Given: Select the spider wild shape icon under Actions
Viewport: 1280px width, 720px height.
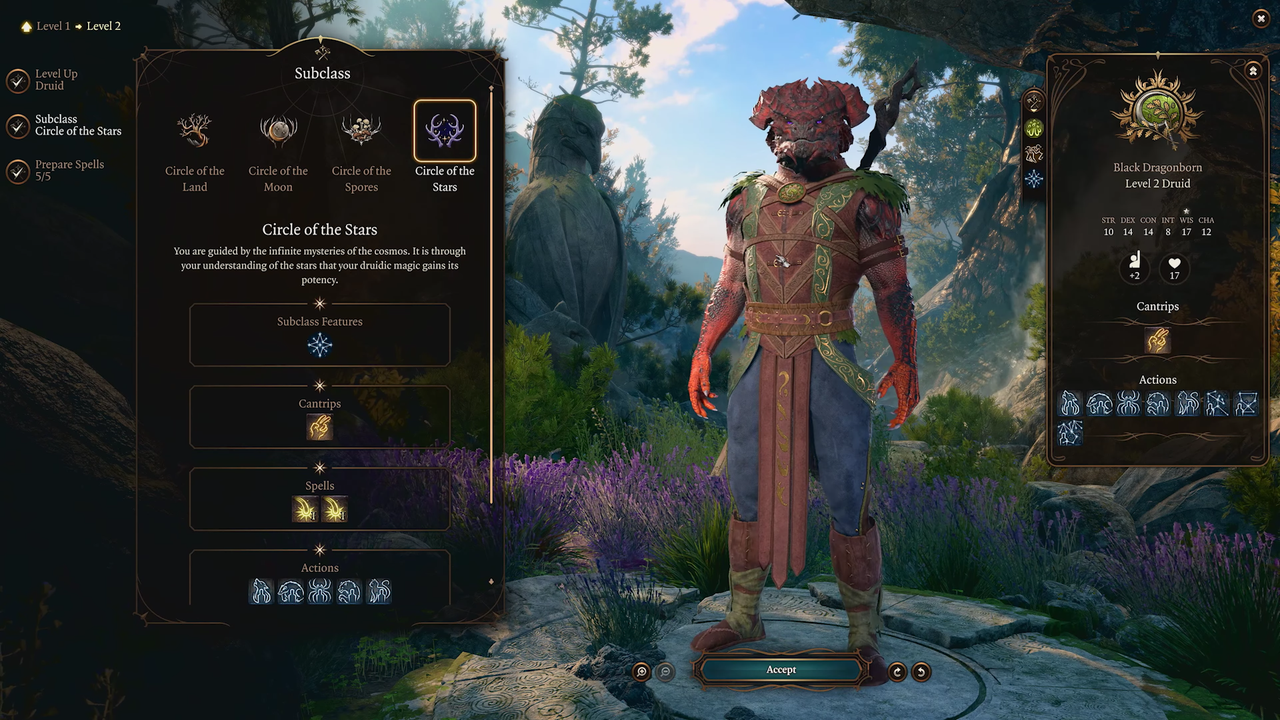Looking at the screenshot, I should (320, 591).
